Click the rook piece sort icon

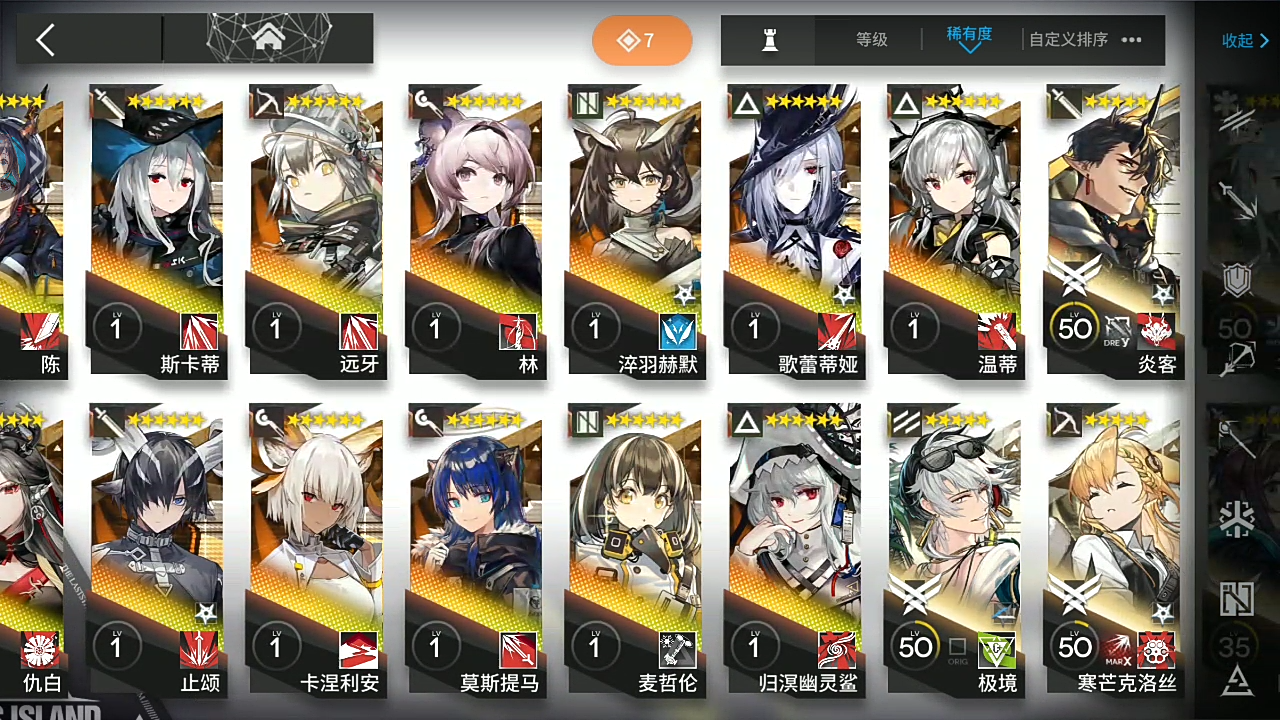[x=768, y=40]
